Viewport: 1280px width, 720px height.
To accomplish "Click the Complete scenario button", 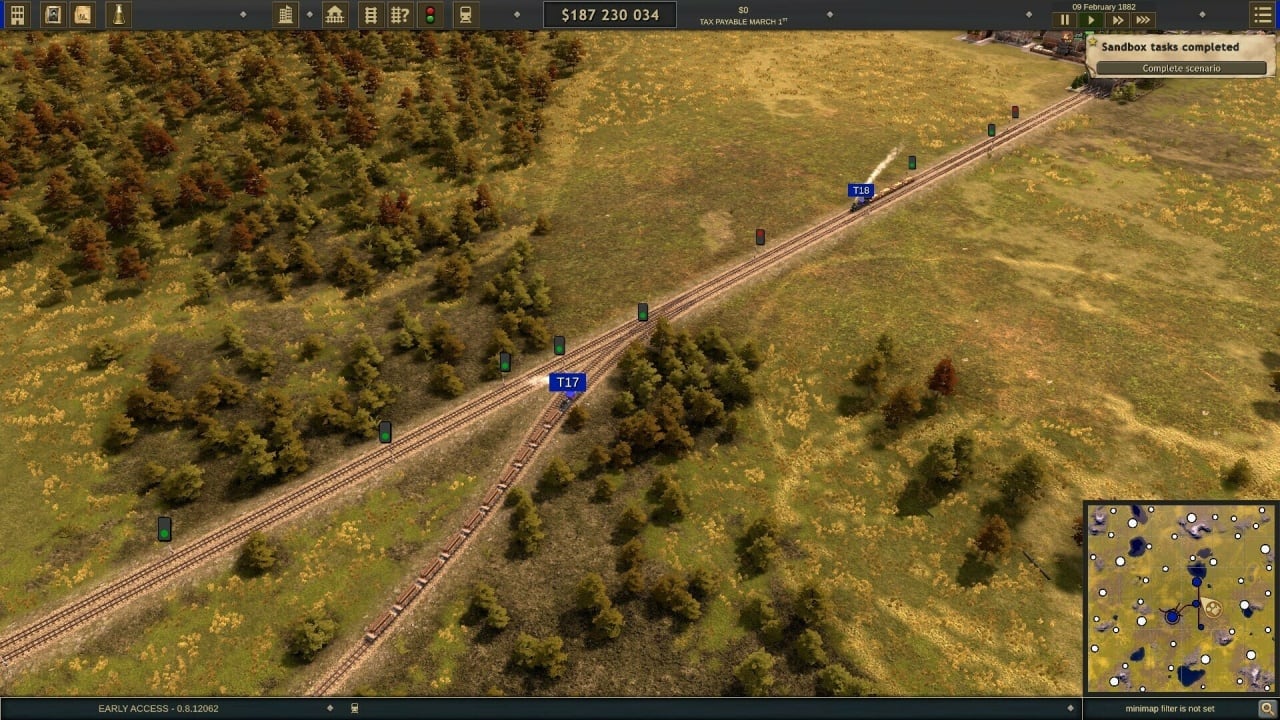I will click(x=1181, y=68).
